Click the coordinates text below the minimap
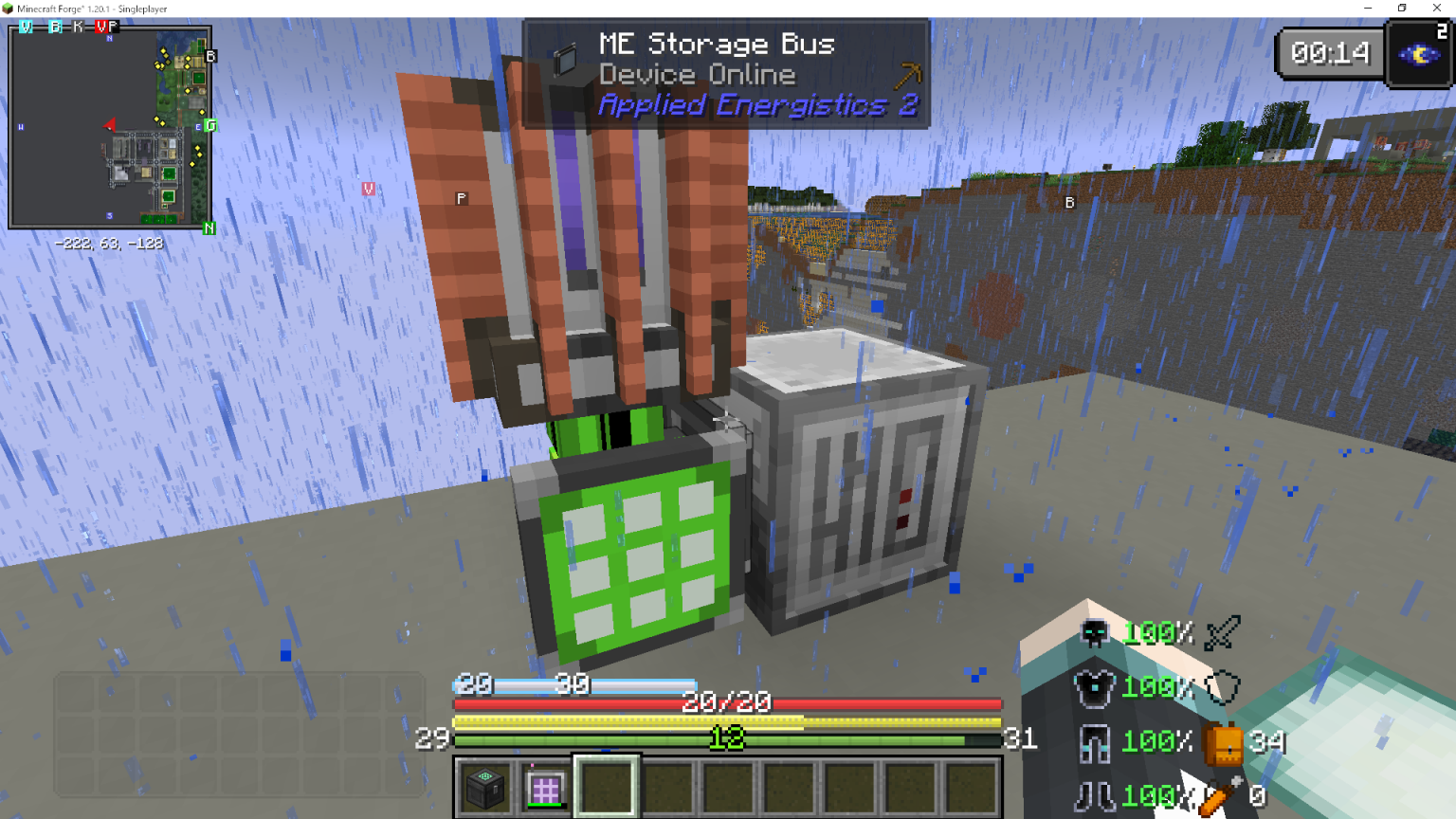Image resolution: width=1456 pixels, height=819 pixels. [x=108, y=244]
